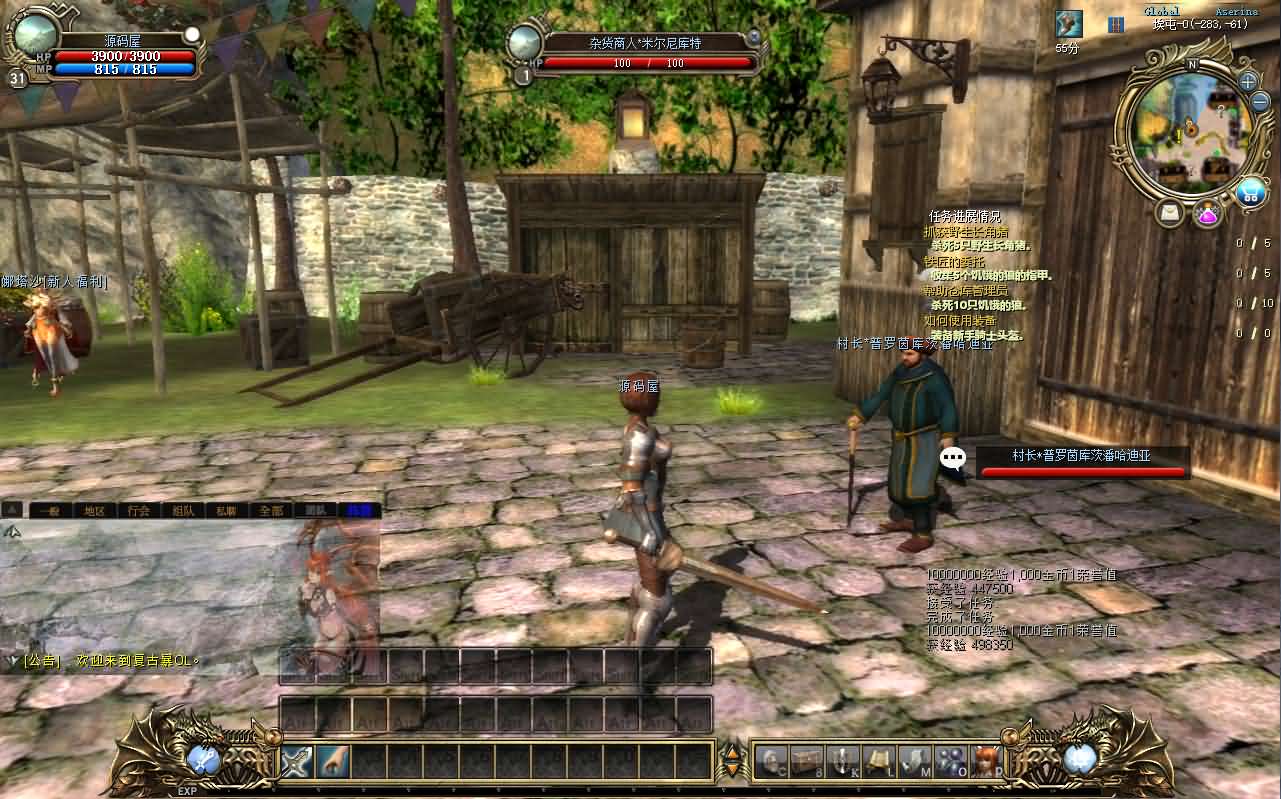Zoom out the minimap with minus button
1281x799 pixels.
click(x=1262, y=101)
